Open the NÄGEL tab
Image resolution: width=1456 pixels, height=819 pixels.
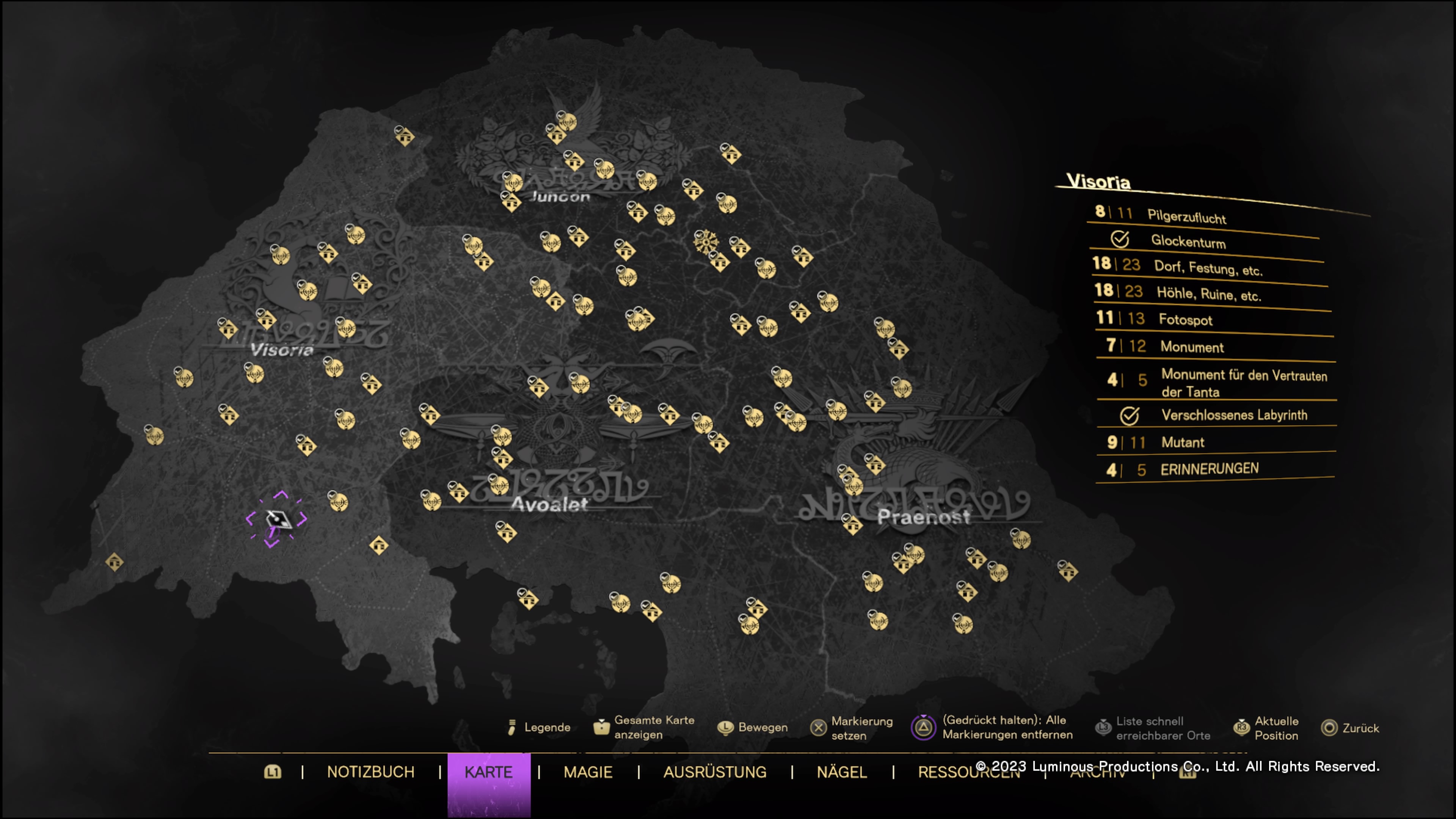pyautogui.click(x=842, y=772)
